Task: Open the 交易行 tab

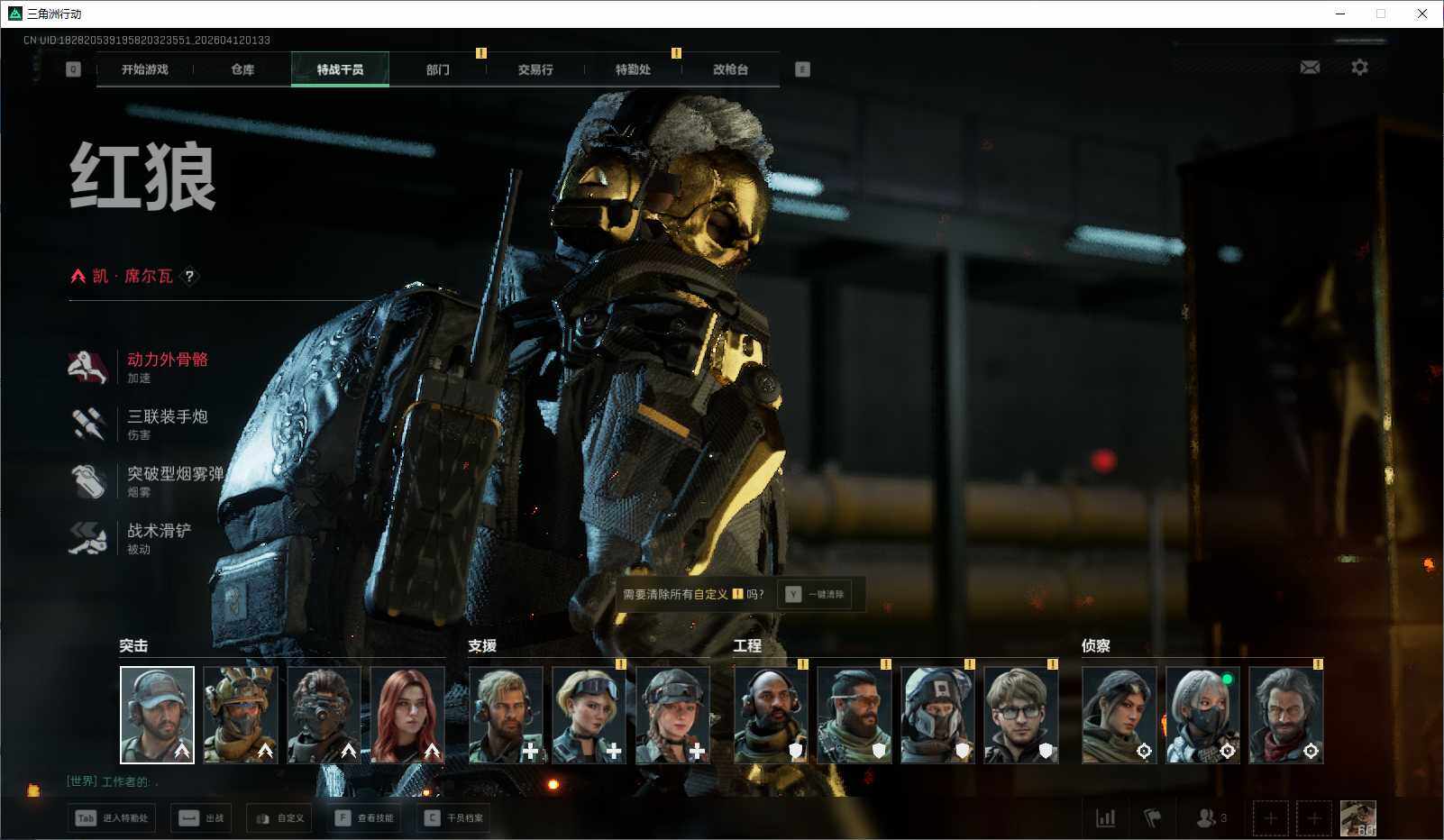Action: pyautogui.click(x=535, y=69)
